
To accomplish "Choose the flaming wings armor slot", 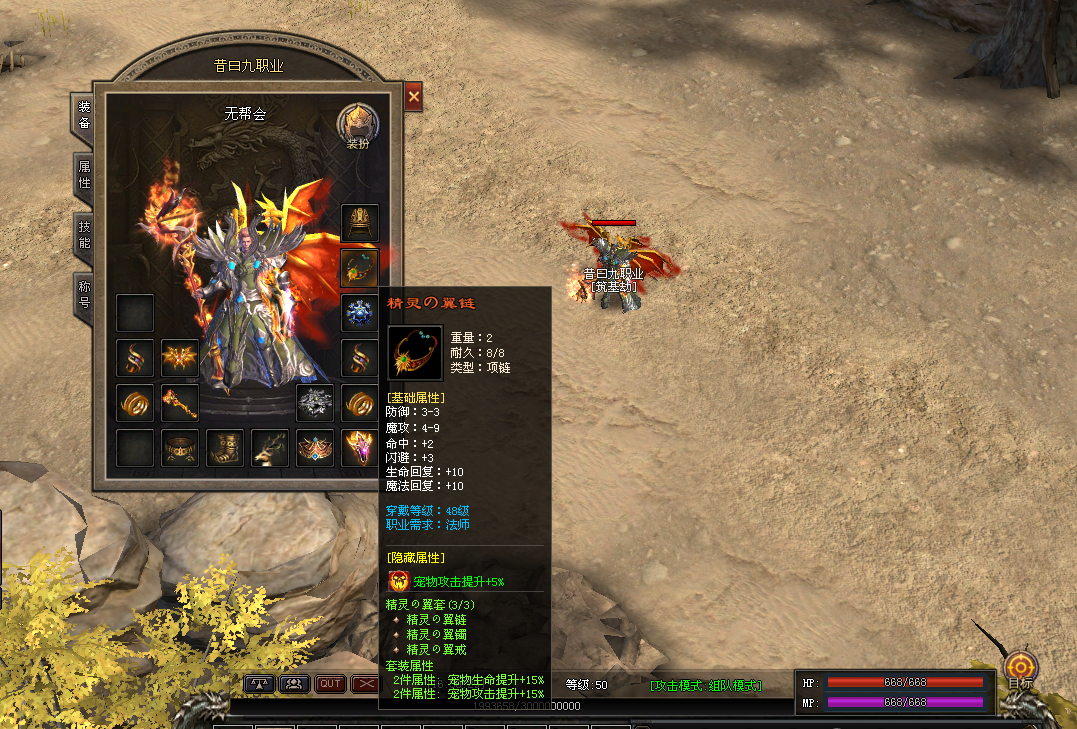I will tap(180, 357).
